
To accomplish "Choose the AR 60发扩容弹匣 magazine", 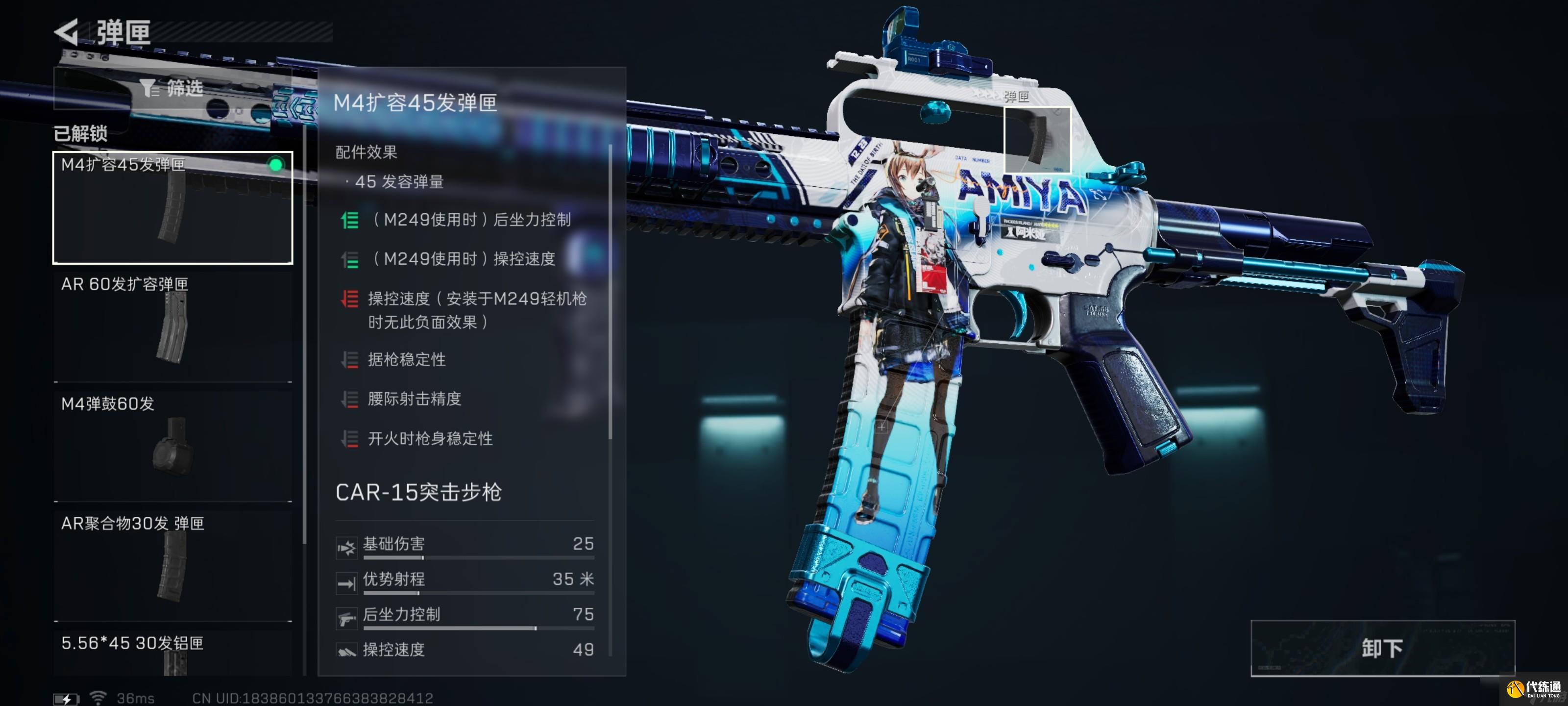I will tap(173, 326).
